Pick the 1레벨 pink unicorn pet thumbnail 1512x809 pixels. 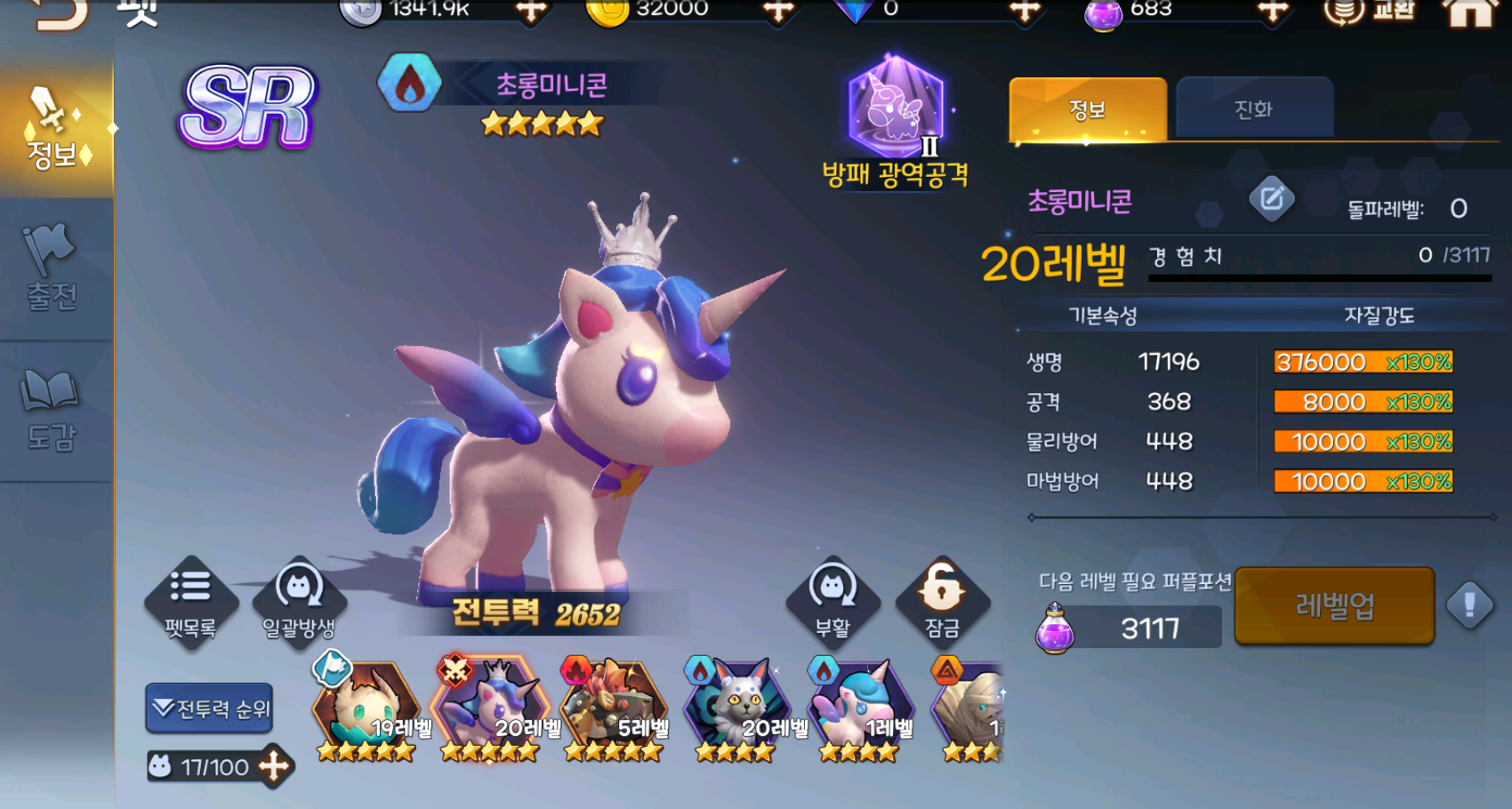860,707
